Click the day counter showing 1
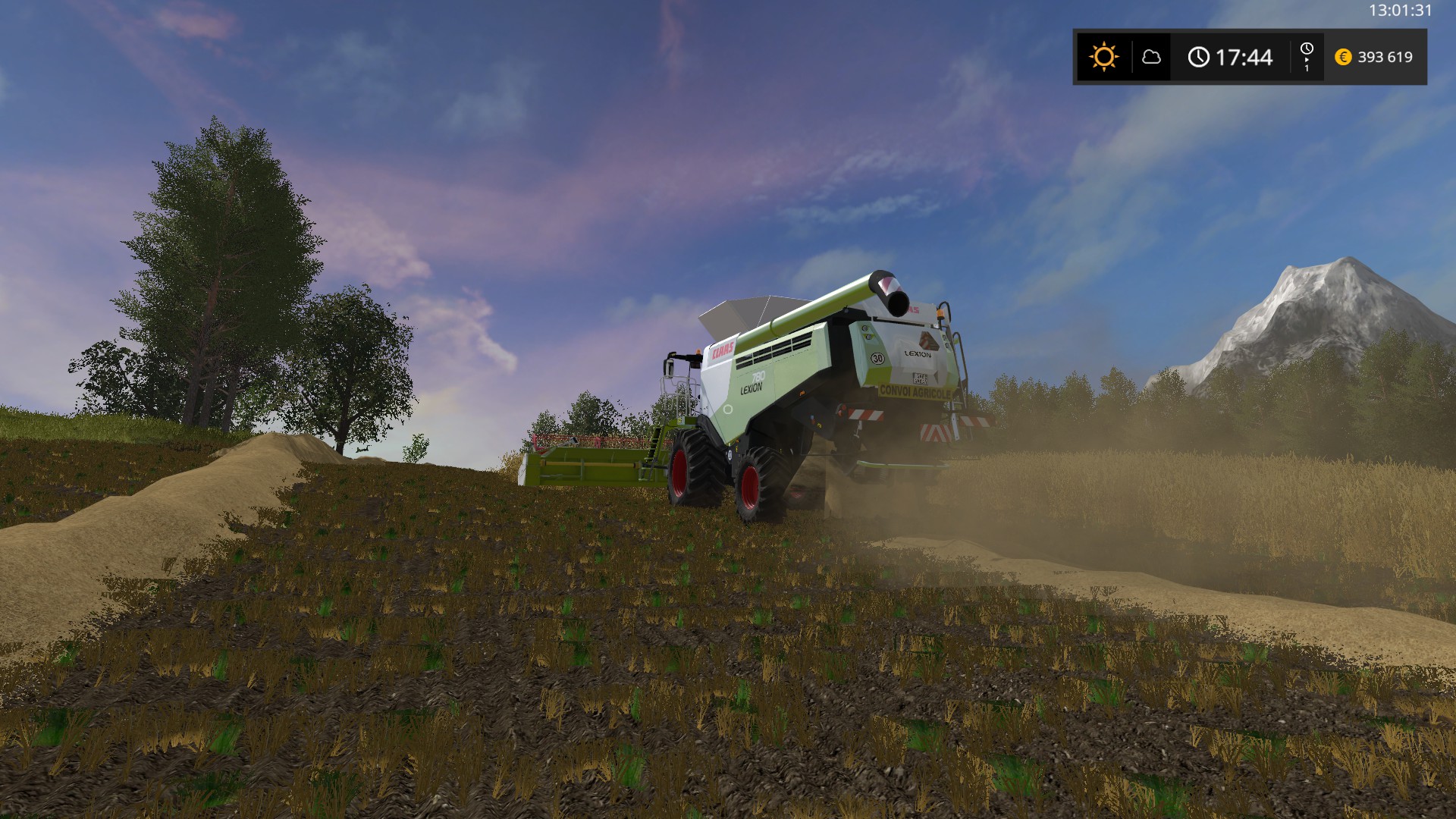This screenshot has height=819, width=1456. click(1307, 69)
